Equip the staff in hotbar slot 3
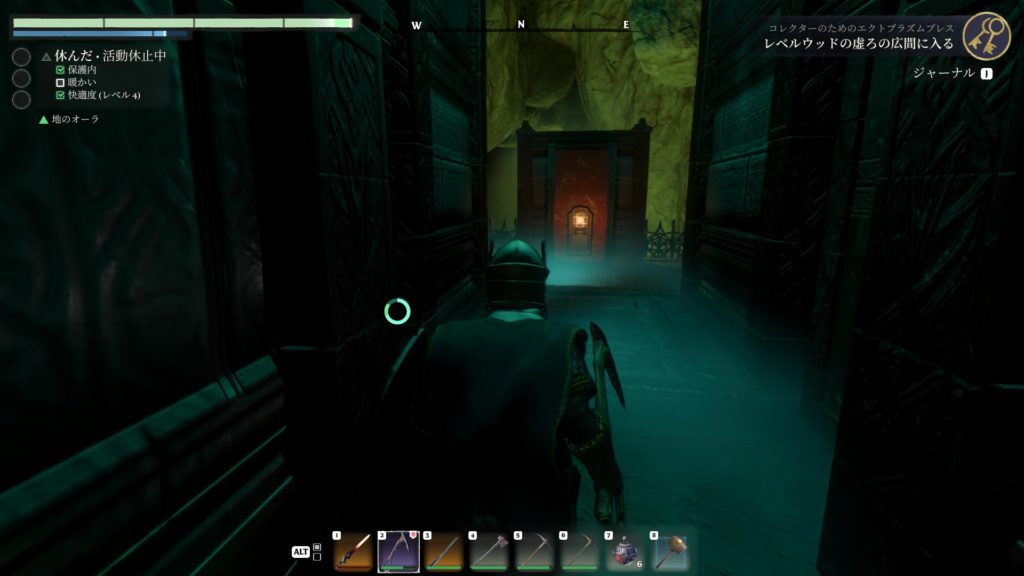This screenshot has height=576, width=1024. 442,551
